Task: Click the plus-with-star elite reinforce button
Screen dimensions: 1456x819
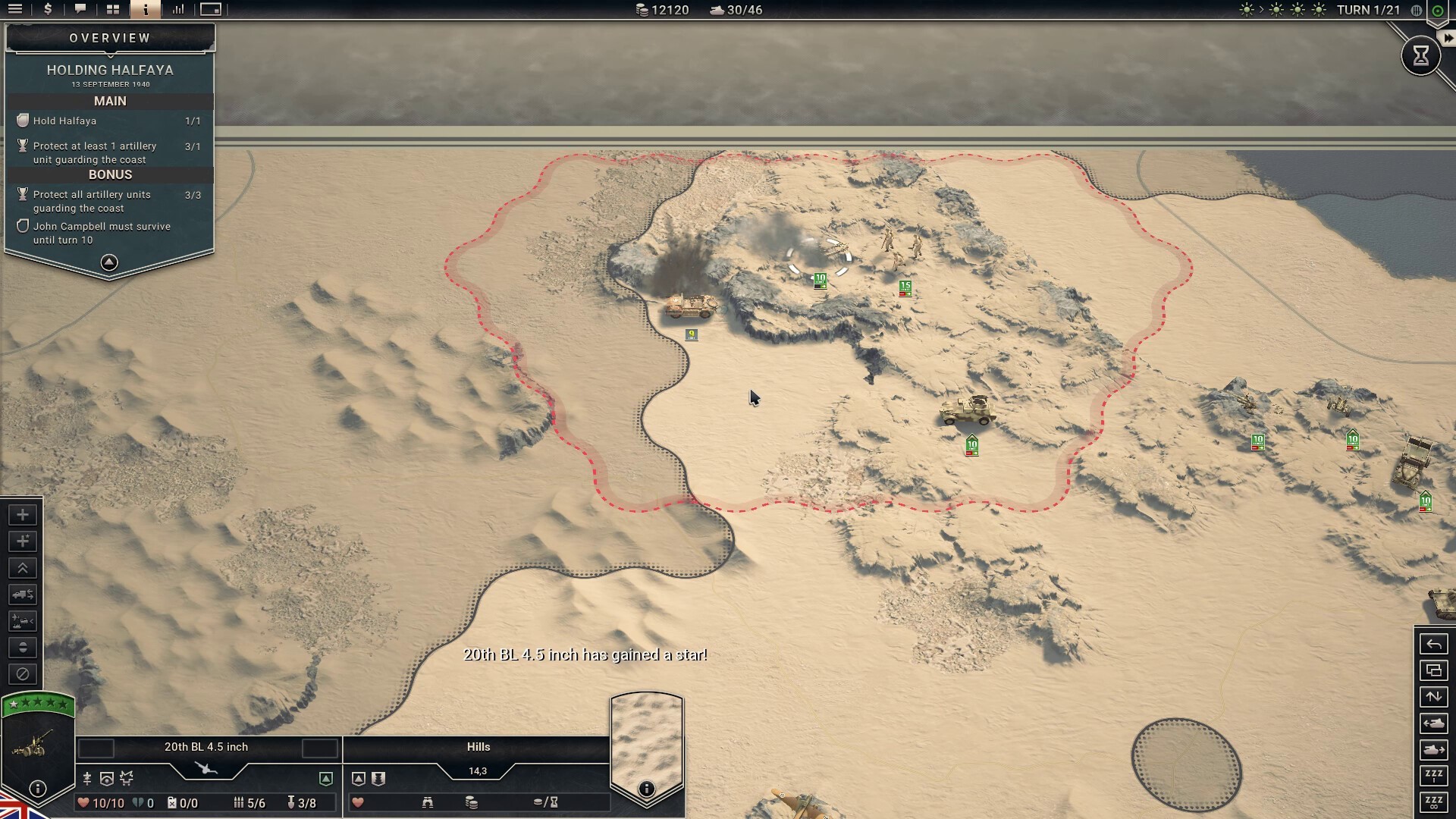Action: point(23,541)
